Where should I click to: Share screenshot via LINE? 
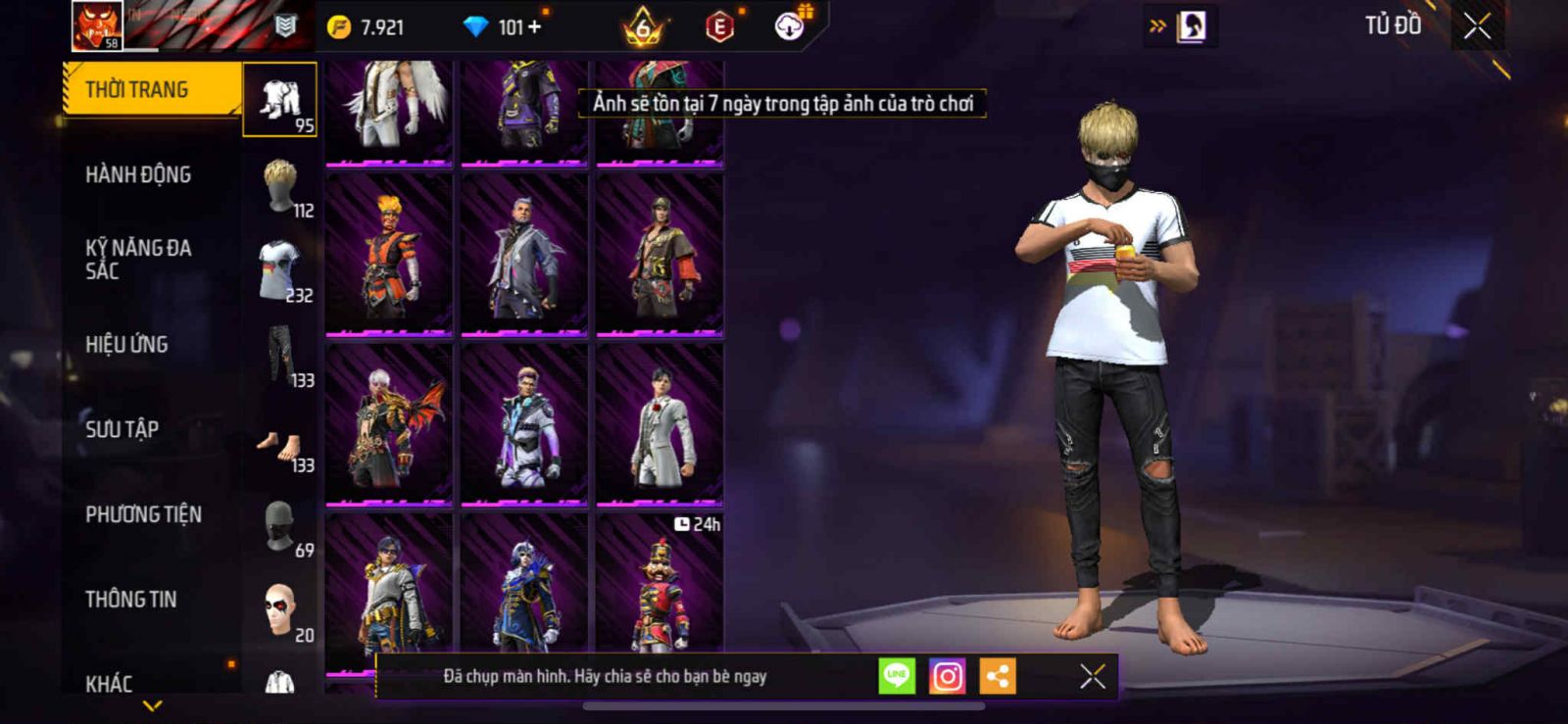point(897,676)
